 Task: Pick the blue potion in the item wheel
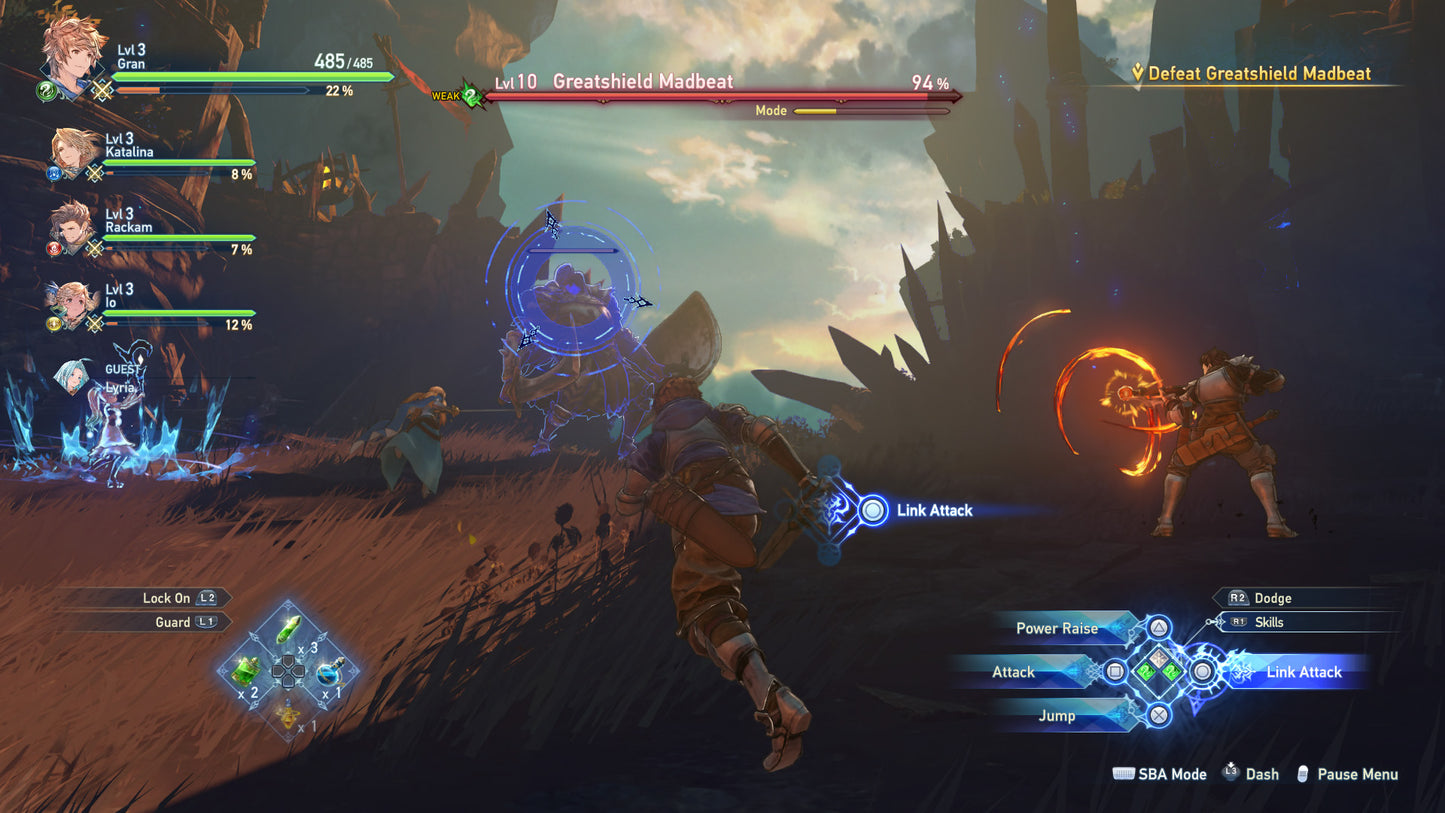[330, 675]
